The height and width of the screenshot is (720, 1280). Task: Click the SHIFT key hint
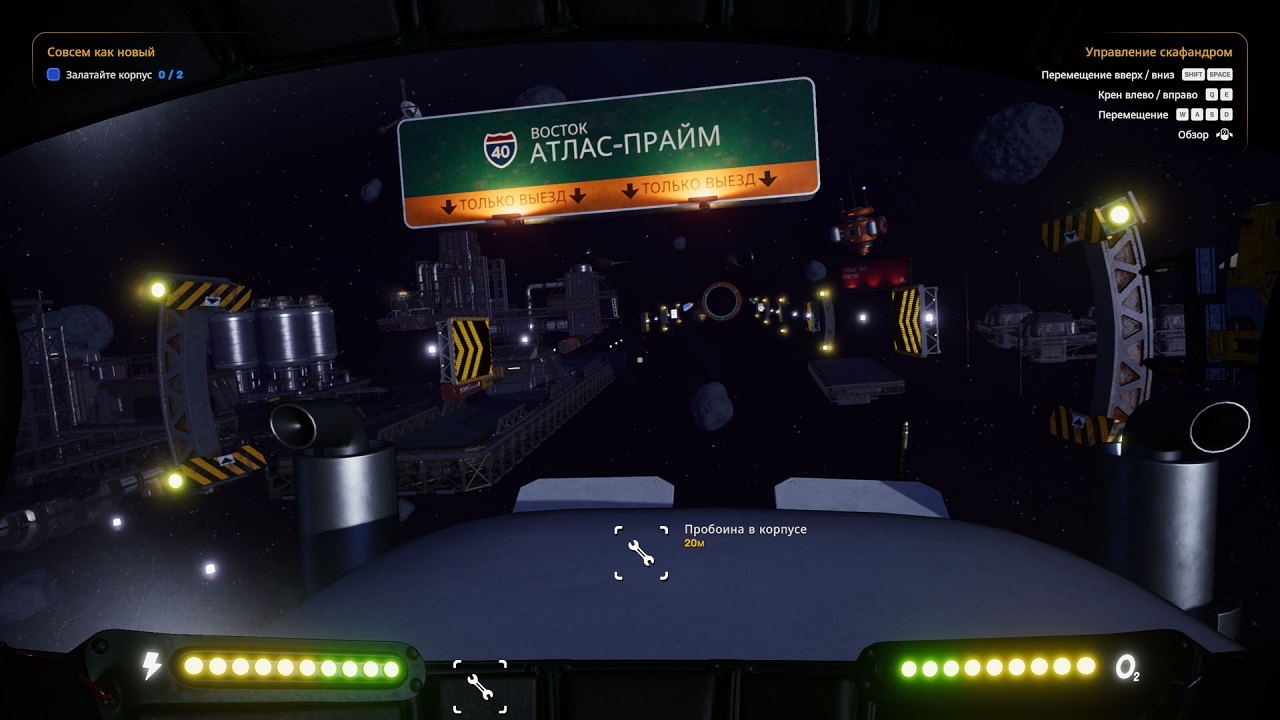(1192, 74)
